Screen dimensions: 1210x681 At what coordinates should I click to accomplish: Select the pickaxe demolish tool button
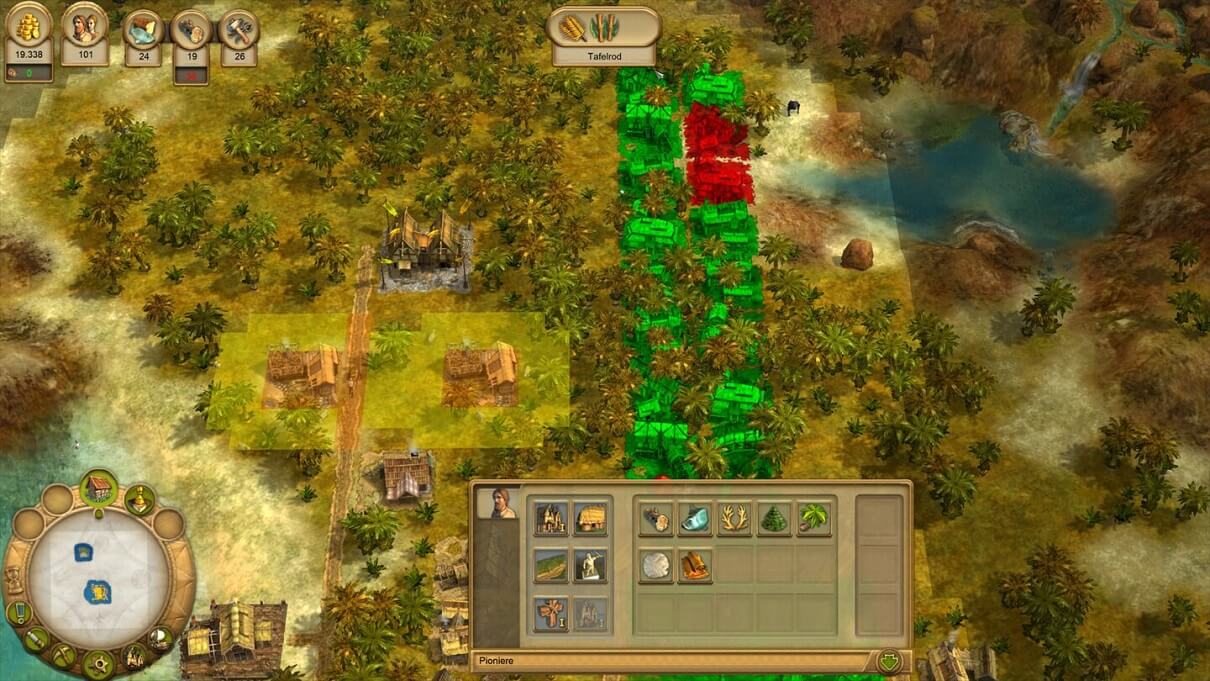pyautogui.click(x=63, y=655)
